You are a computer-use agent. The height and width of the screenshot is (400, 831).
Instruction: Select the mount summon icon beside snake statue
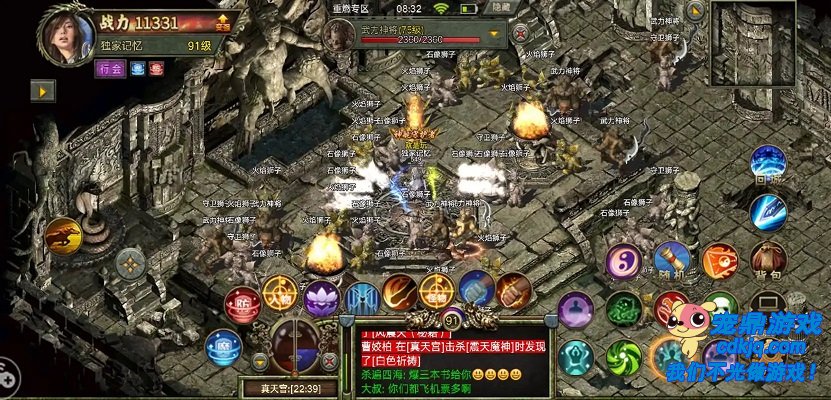point(62,236)
